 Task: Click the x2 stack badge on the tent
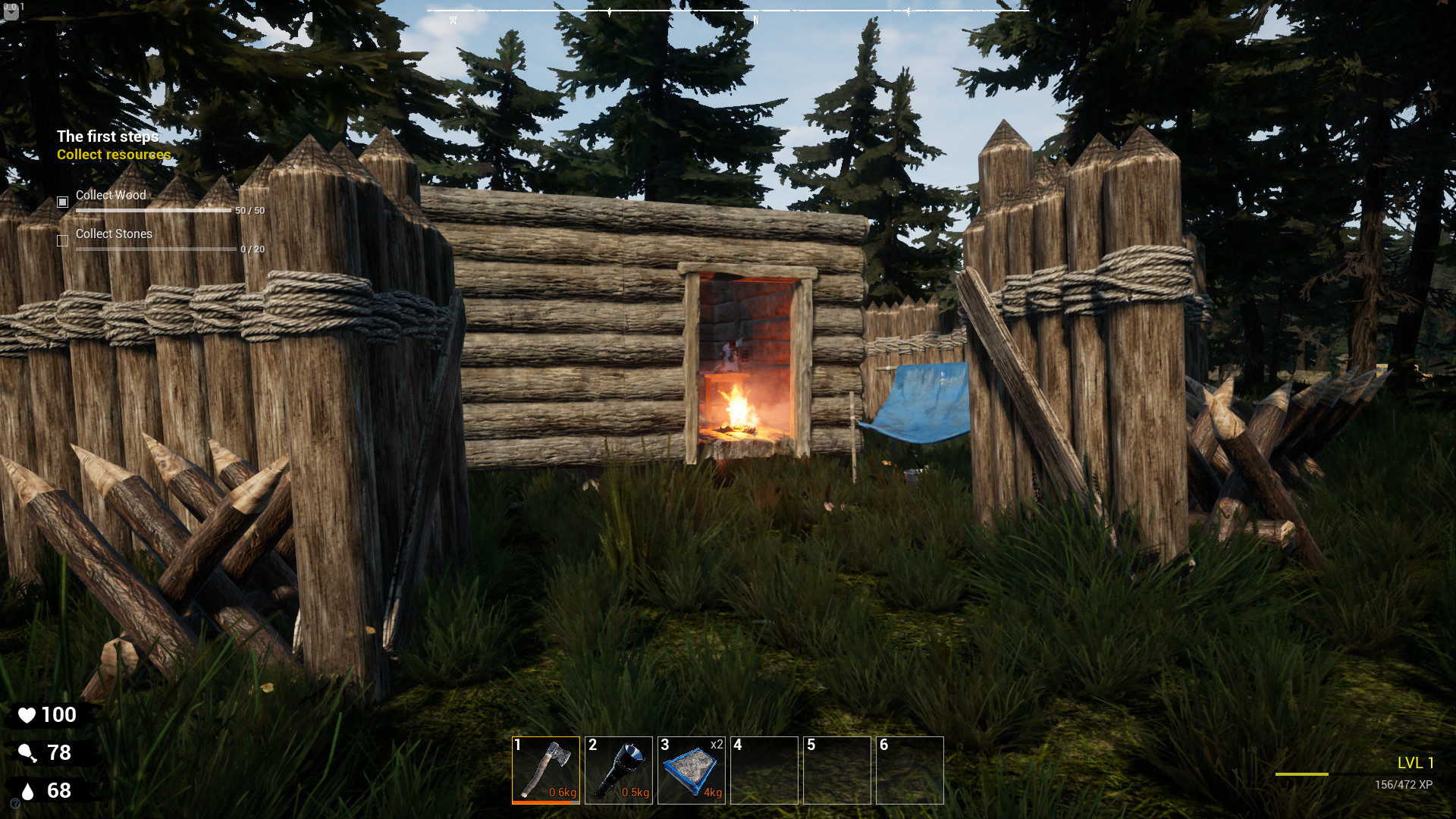click(716, 745)
